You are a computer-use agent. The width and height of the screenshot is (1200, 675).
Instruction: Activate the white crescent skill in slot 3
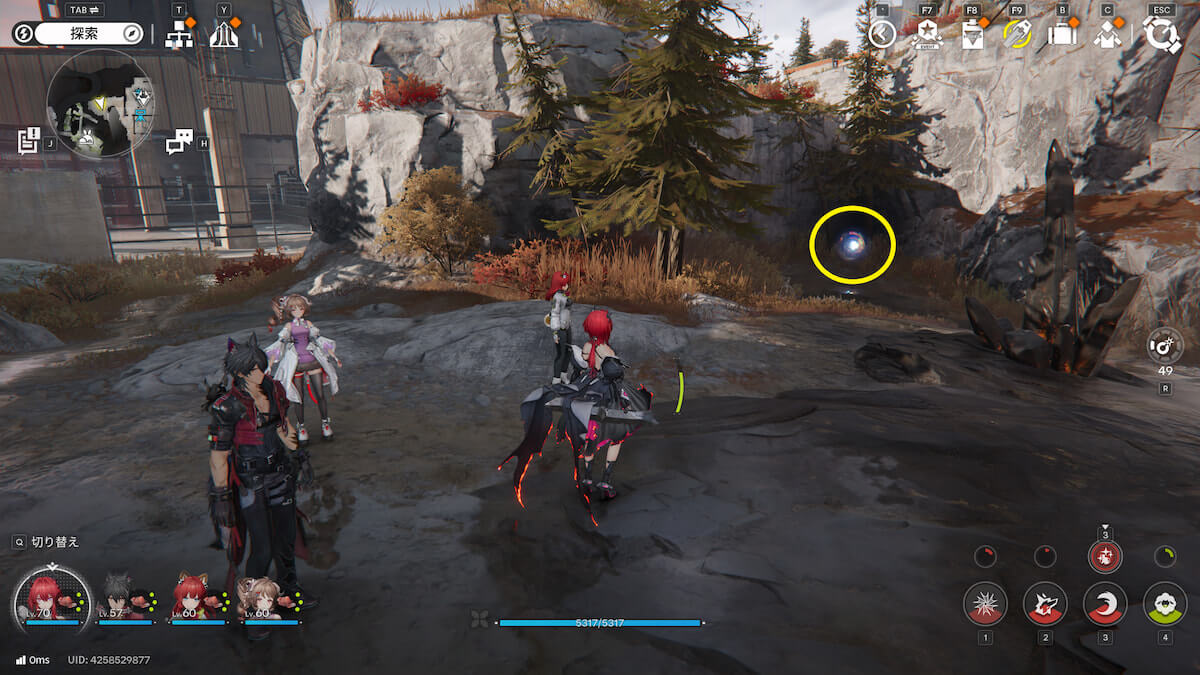1105,603
